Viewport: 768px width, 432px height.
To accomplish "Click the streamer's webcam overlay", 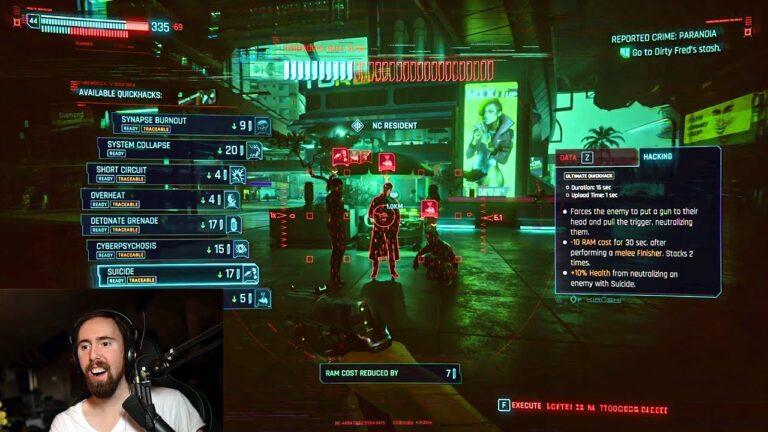I will tap(110, 362).
